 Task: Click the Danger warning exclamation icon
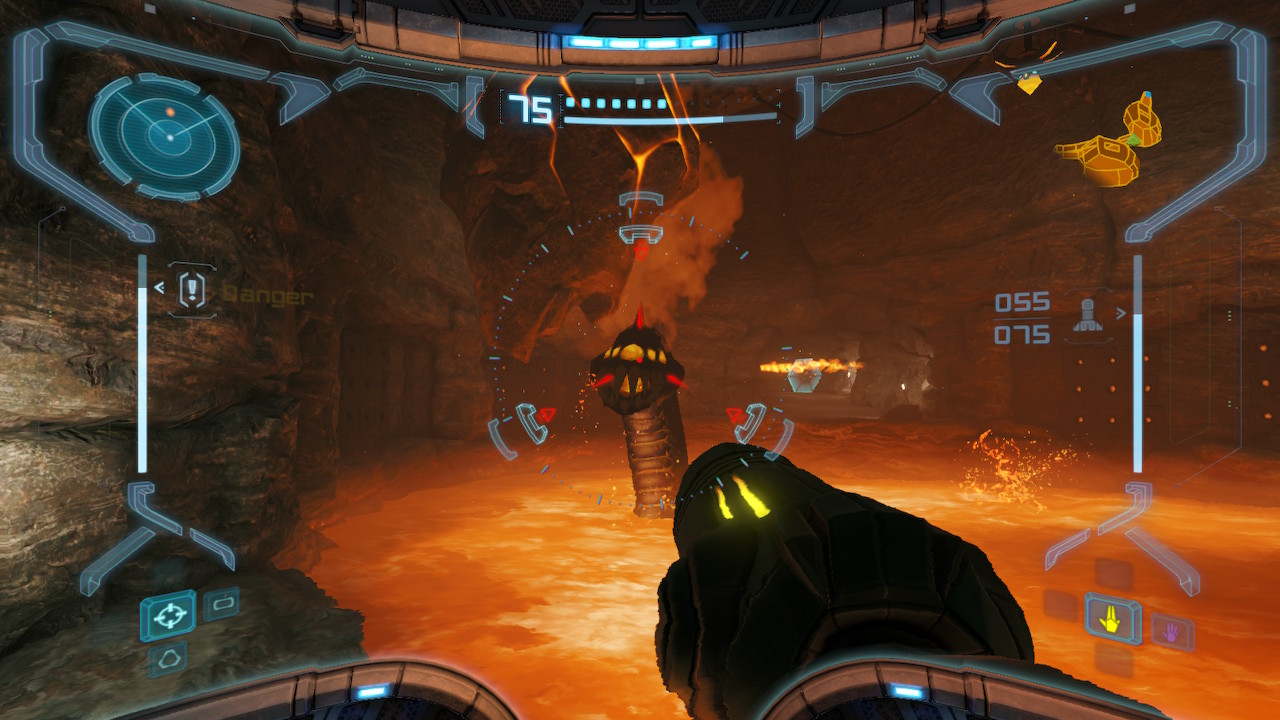192,291
